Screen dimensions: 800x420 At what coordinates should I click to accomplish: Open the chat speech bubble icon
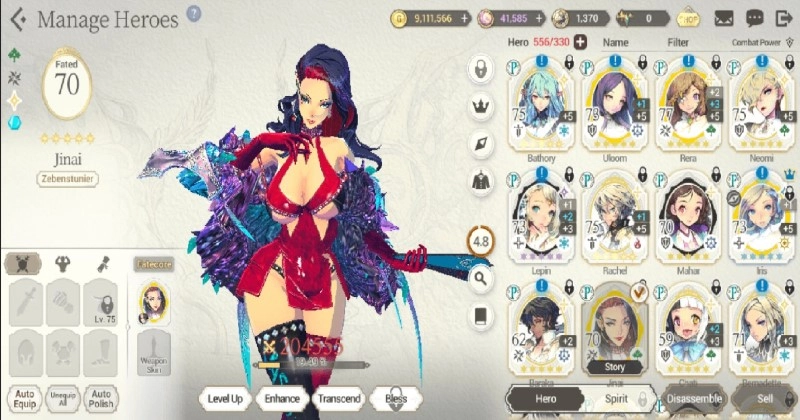754,18
